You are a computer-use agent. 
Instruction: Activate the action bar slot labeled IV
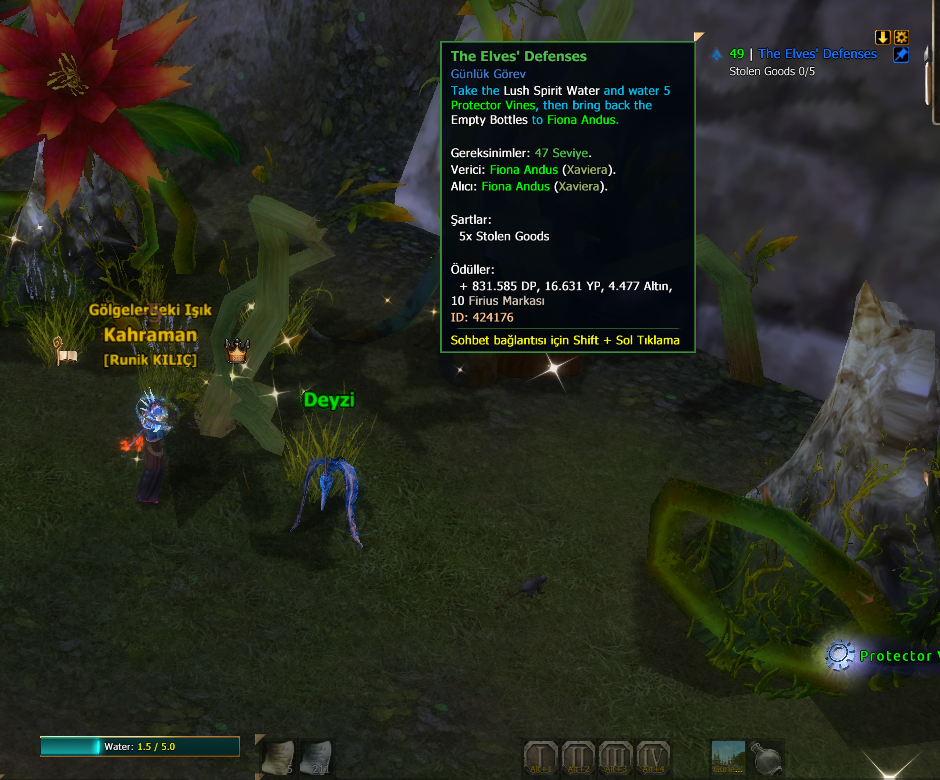point(652,758)
